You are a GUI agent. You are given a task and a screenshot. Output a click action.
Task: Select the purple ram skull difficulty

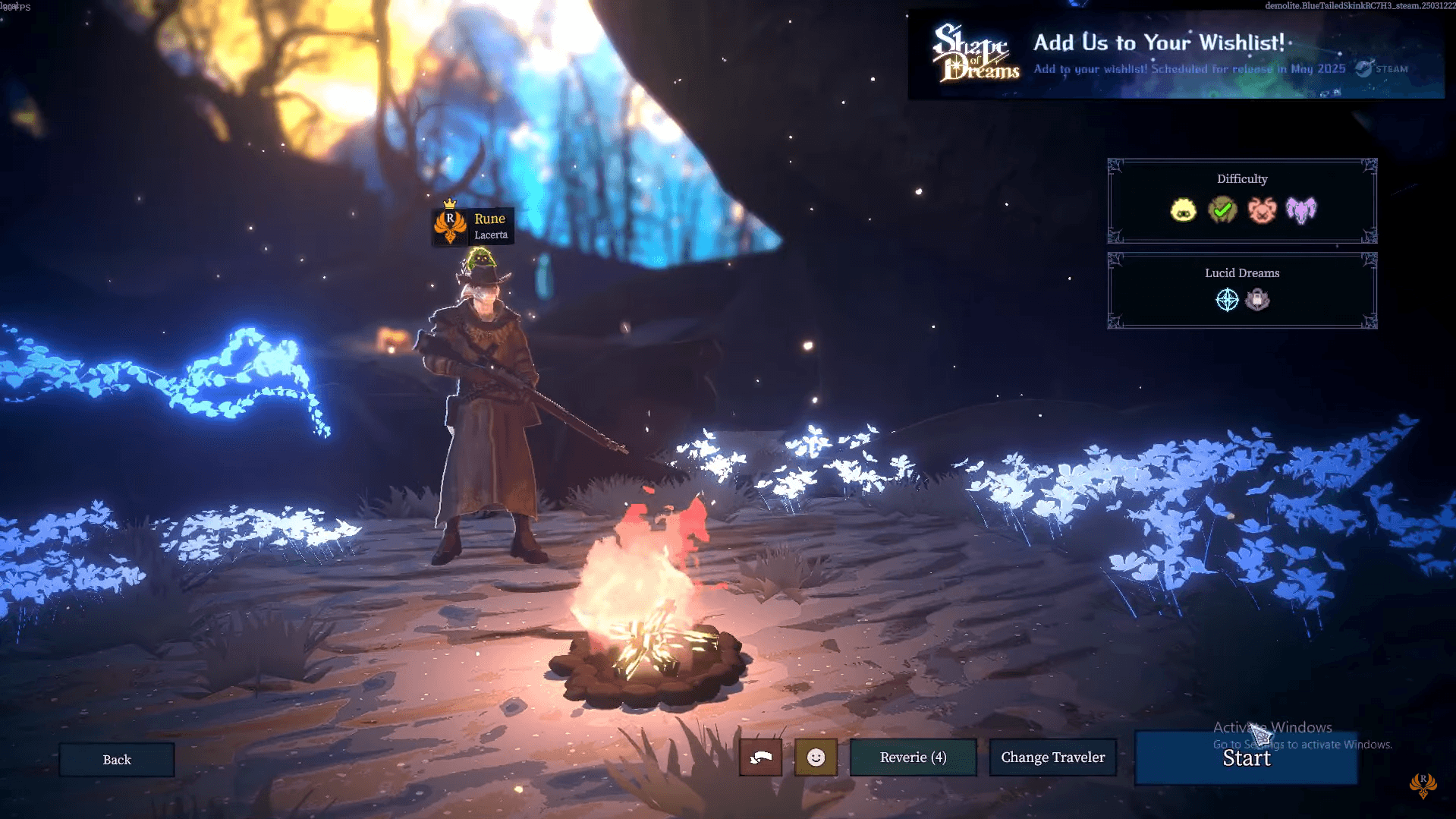[x=1301, y=210]
